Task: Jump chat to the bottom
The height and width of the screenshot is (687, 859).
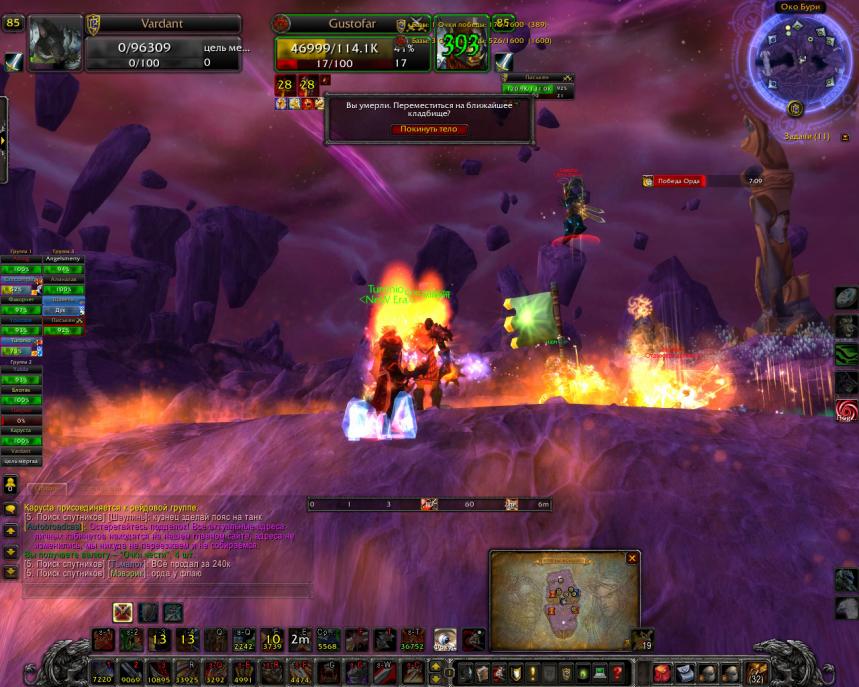Action: [x=10, y=571]
